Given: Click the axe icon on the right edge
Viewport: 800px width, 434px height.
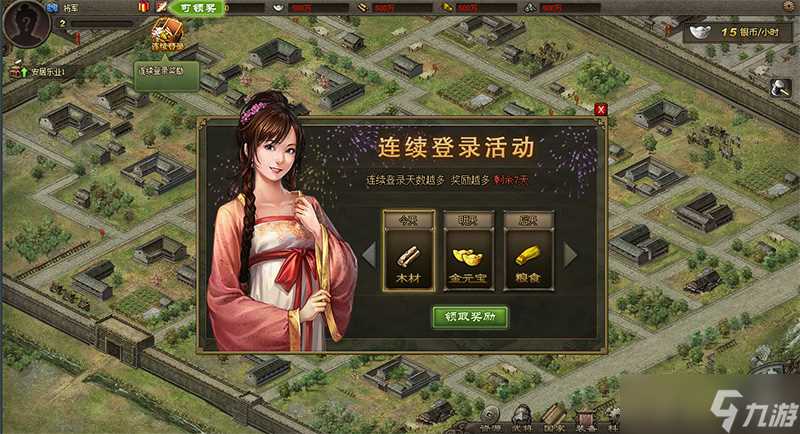Looking at the screenshot, I should pos(781,89).
